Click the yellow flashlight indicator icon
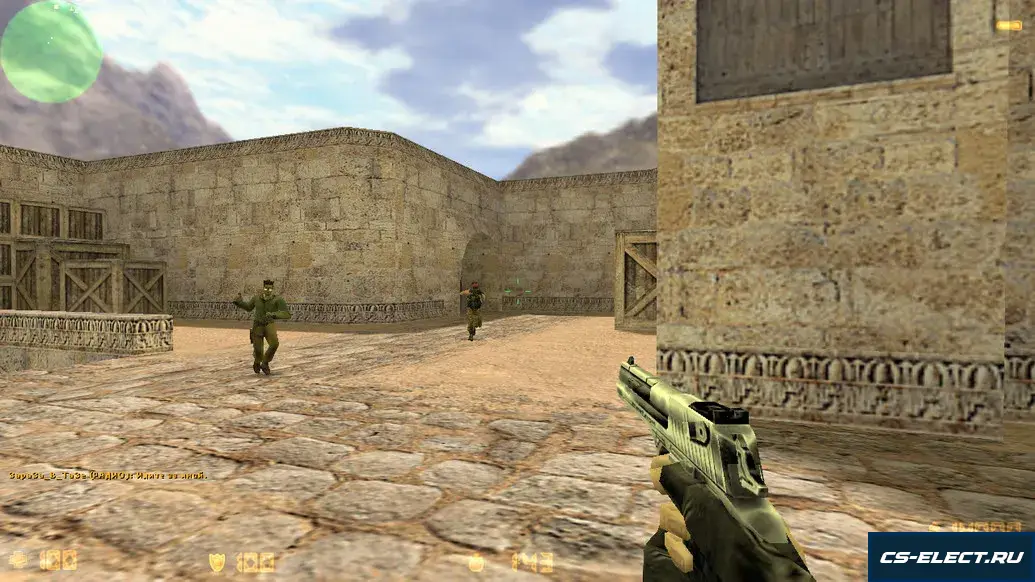This screenshot has width=1035, height=582. (x=1008, y=26)
